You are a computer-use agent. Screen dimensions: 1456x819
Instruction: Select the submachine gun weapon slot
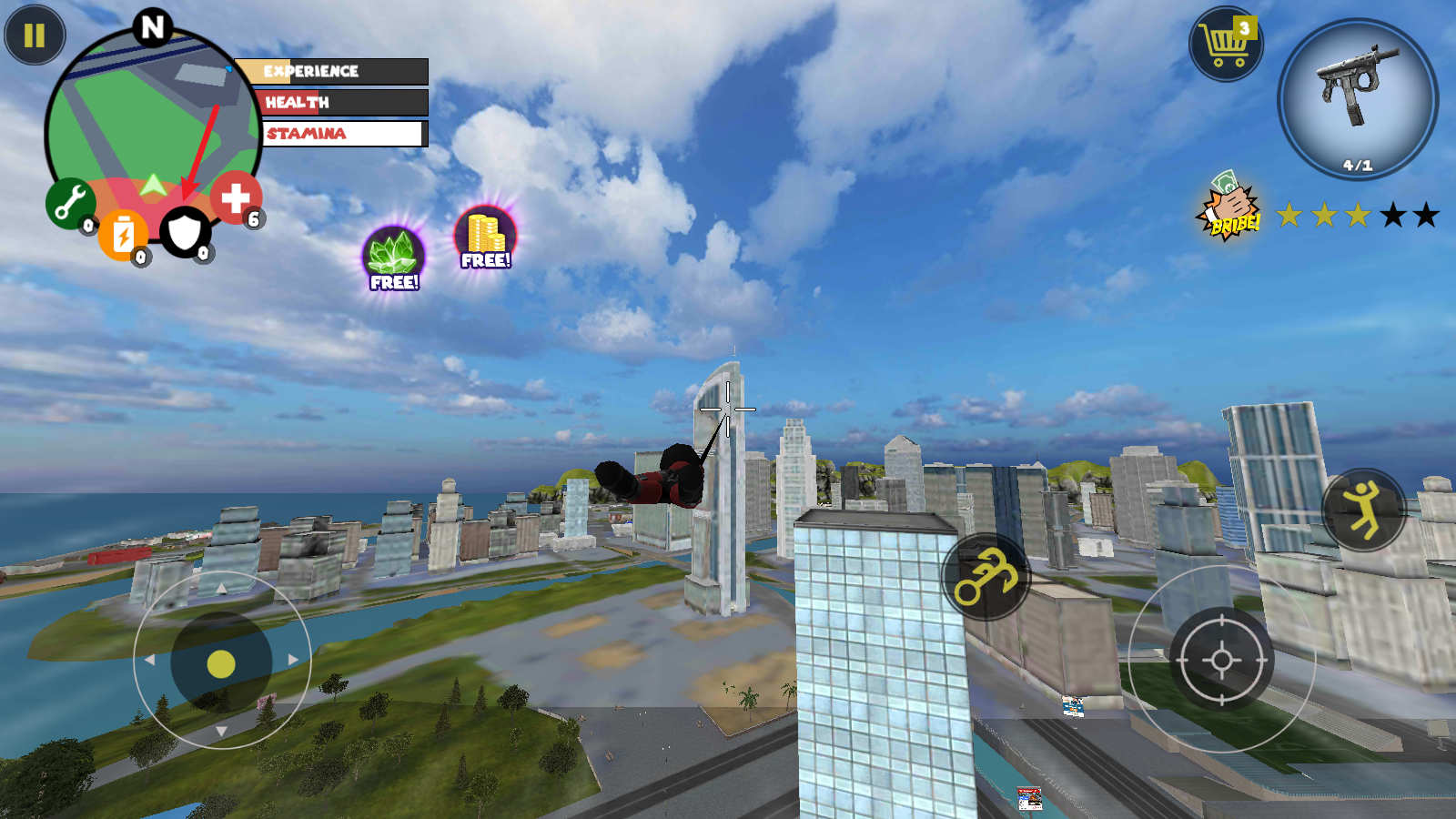tap(1357, 98)
